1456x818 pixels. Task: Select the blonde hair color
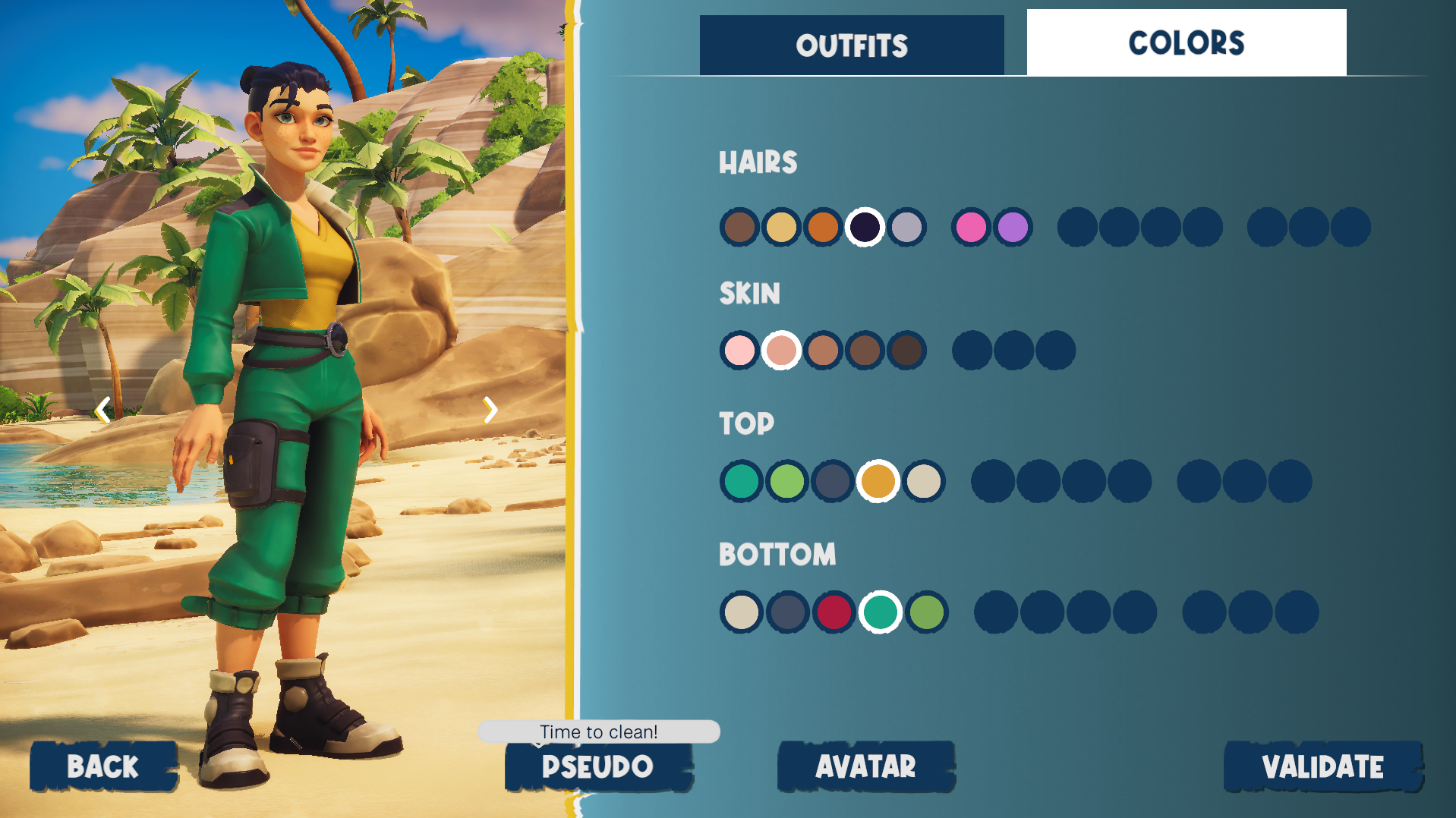781,227
